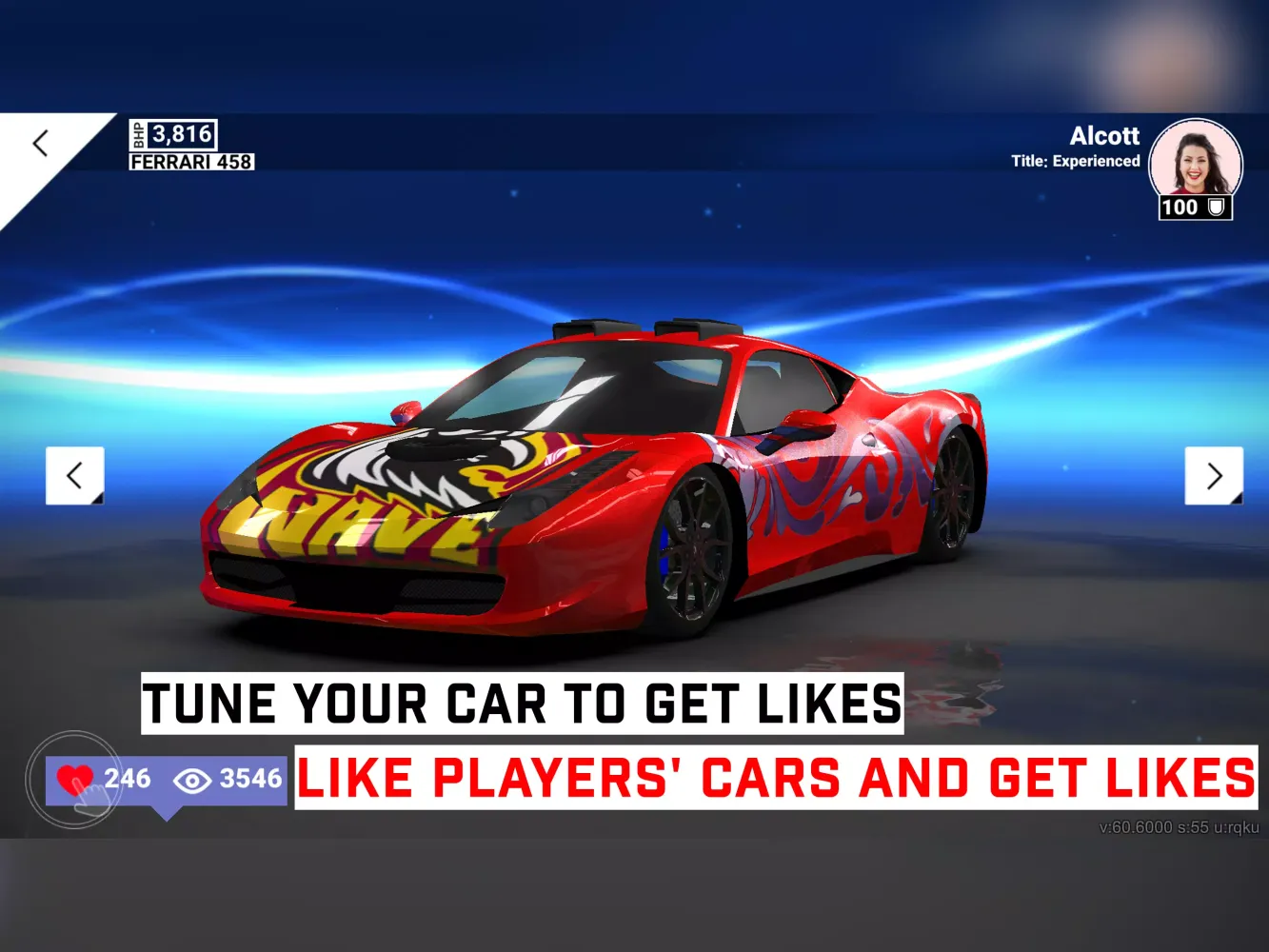Click the views count showing 3546
Viewport: 1269px width, 952px height.
click(x=249, y=779)
